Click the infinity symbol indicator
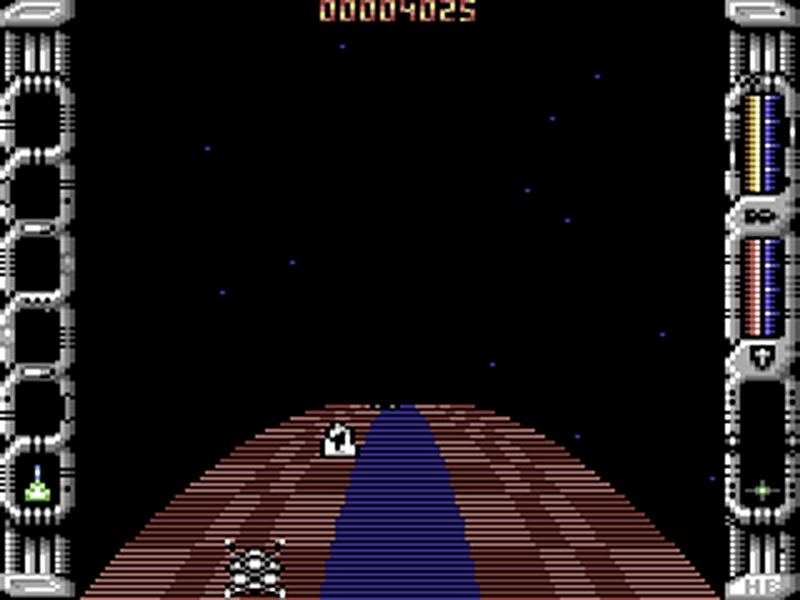Image resolution: width=800 pixels, height=600 pixels. click(x=762, y=214)
